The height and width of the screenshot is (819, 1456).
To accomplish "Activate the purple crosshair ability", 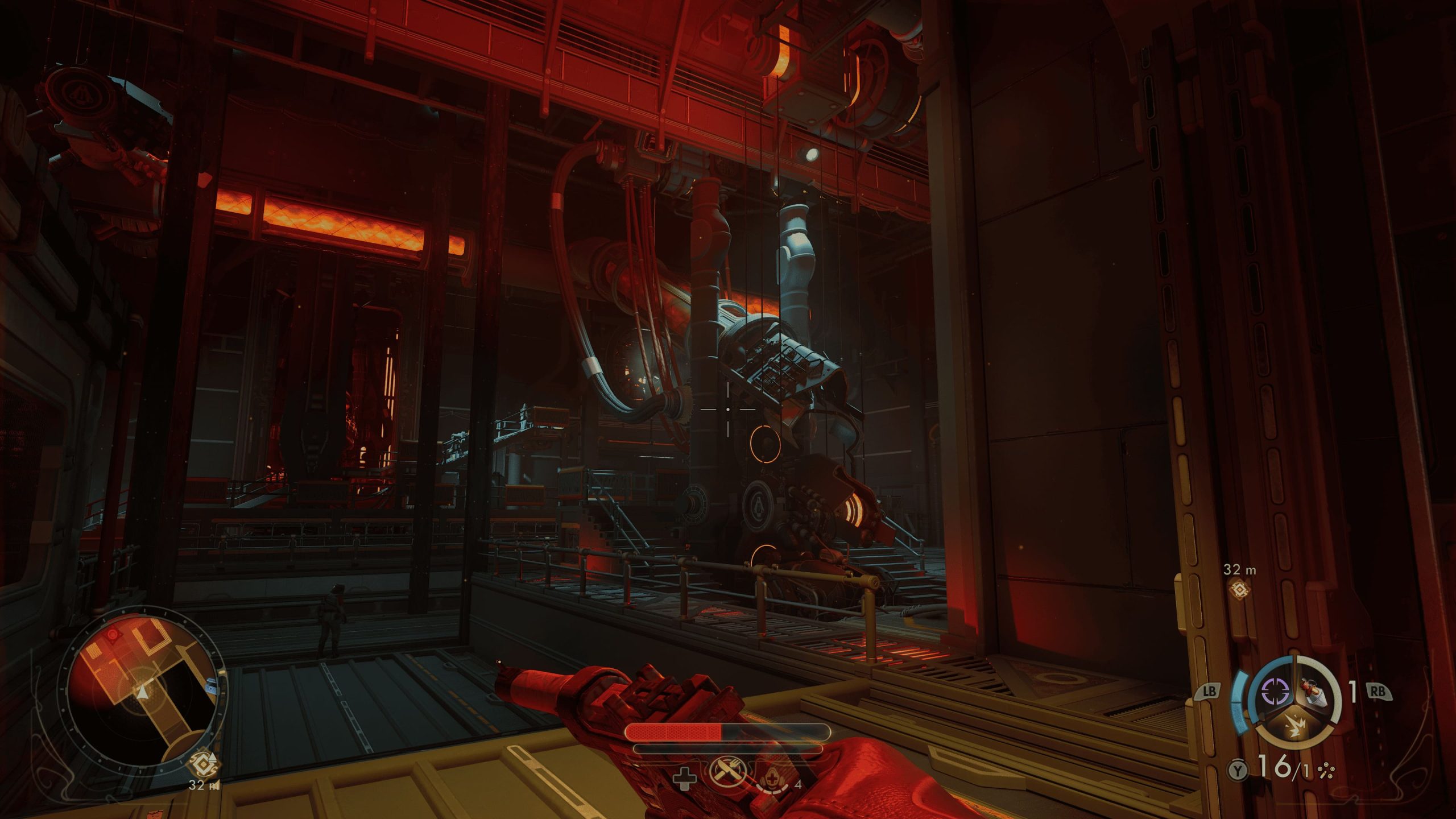I will [x=1275, y=692].
